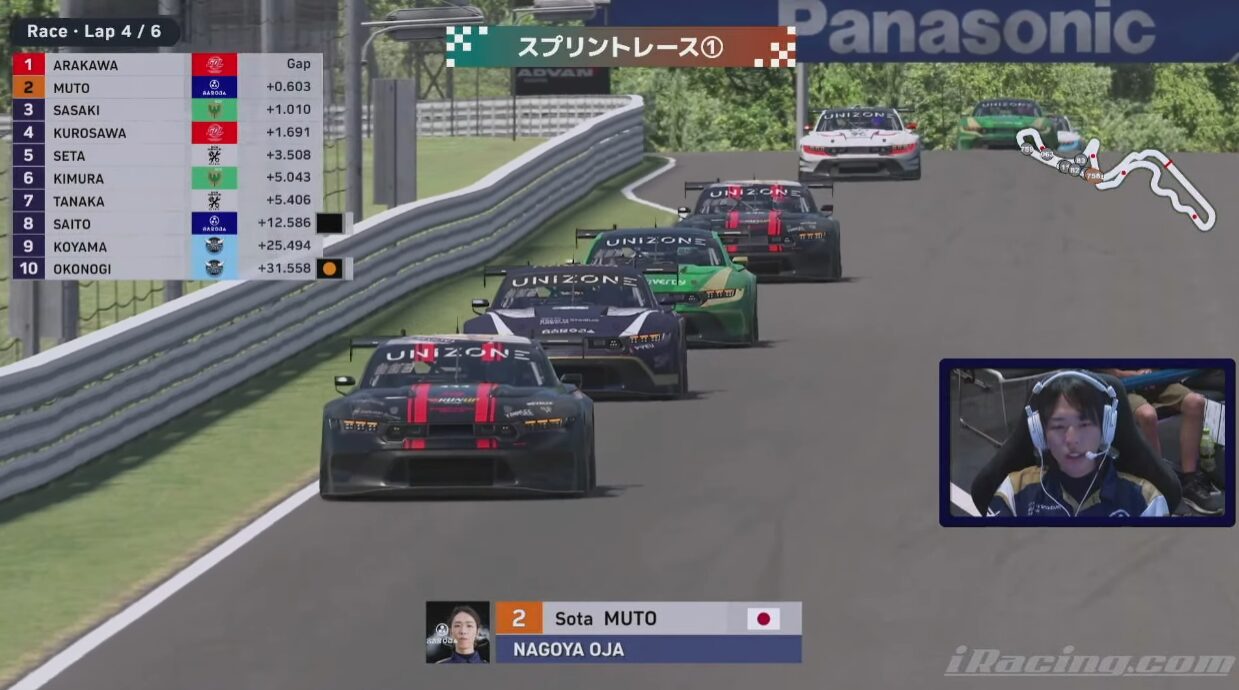Select SETA's standings entry
This screenshot has width=1239, height=690.
[x=167, y=155]
